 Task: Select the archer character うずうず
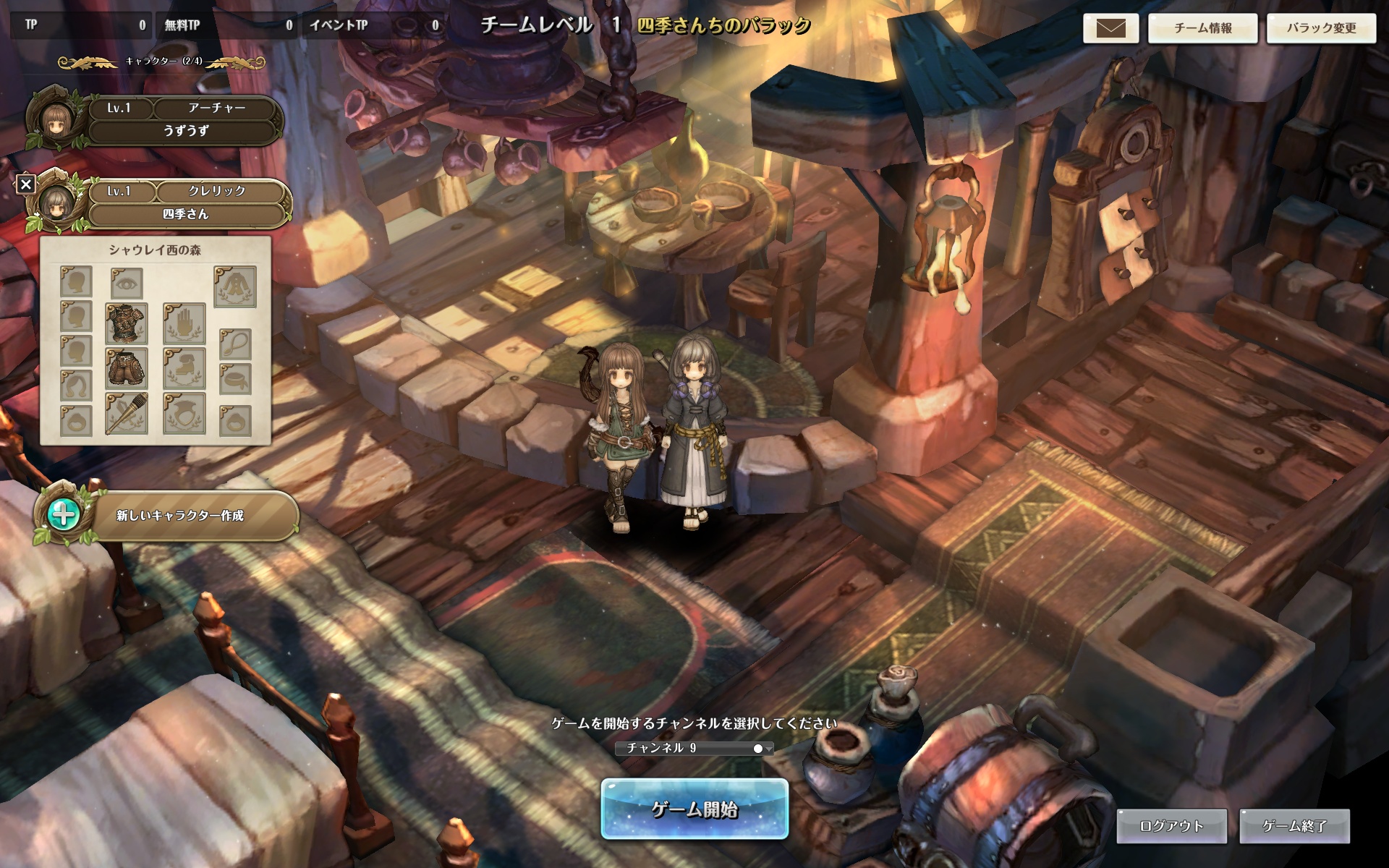[x=185, y=120]
